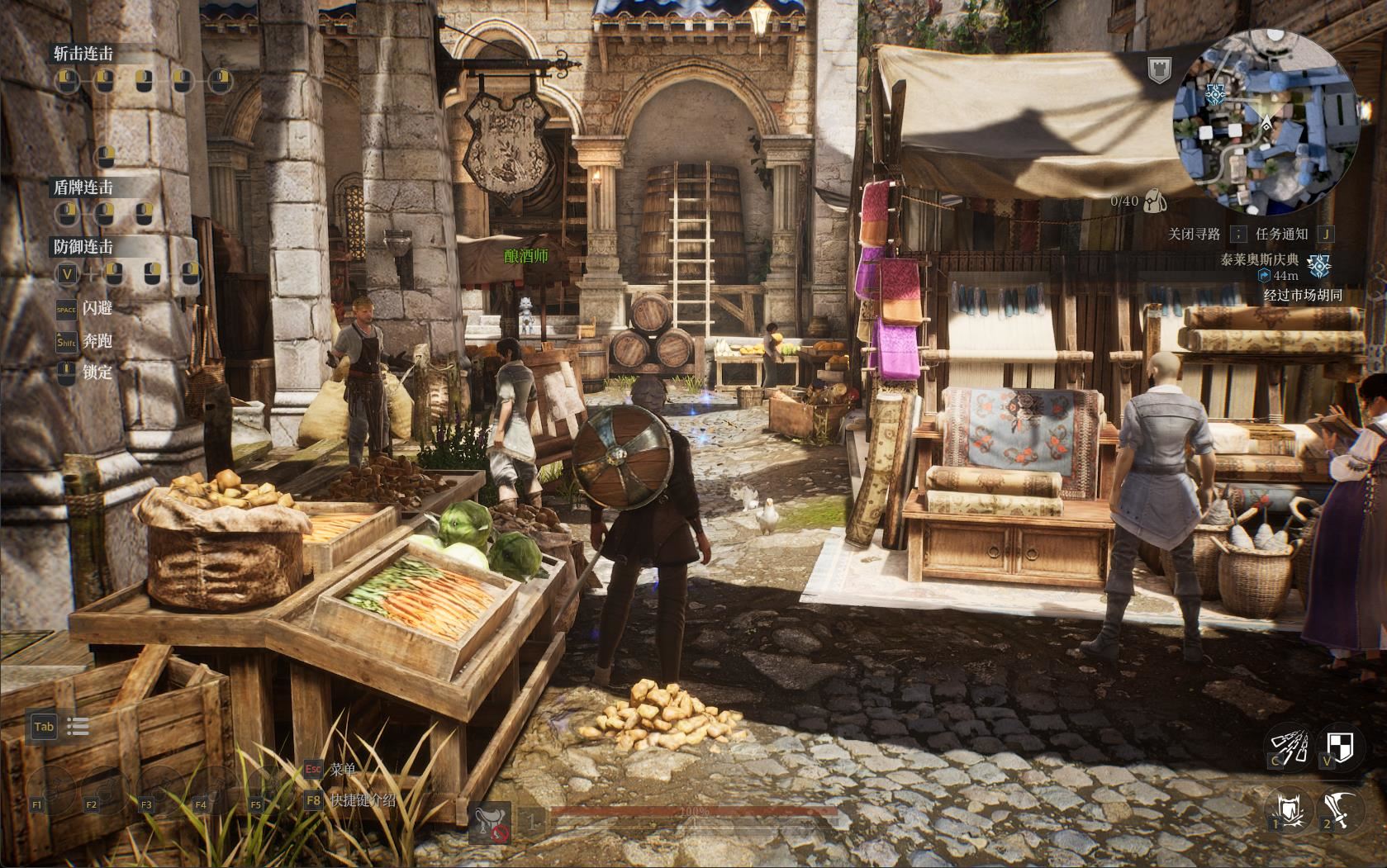Image resolution: width=1387 pixels, height=868 pixels.
Task: Open the backpack inventory icon
Action: coord(1155,202)
